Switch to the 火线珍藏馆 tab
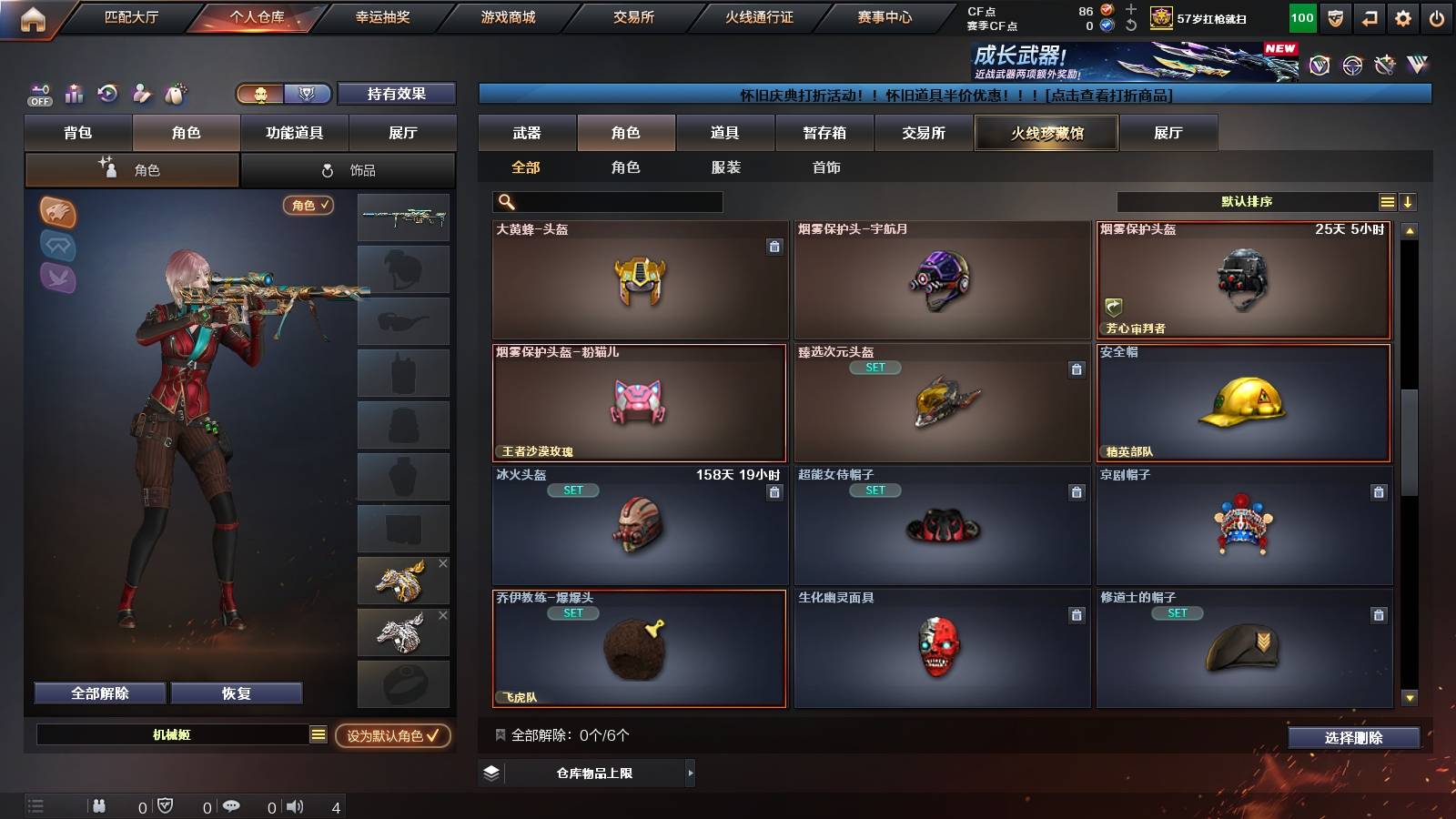Image resolution: width=1456 pixels, height=819 pixels. pos(1046,133)
